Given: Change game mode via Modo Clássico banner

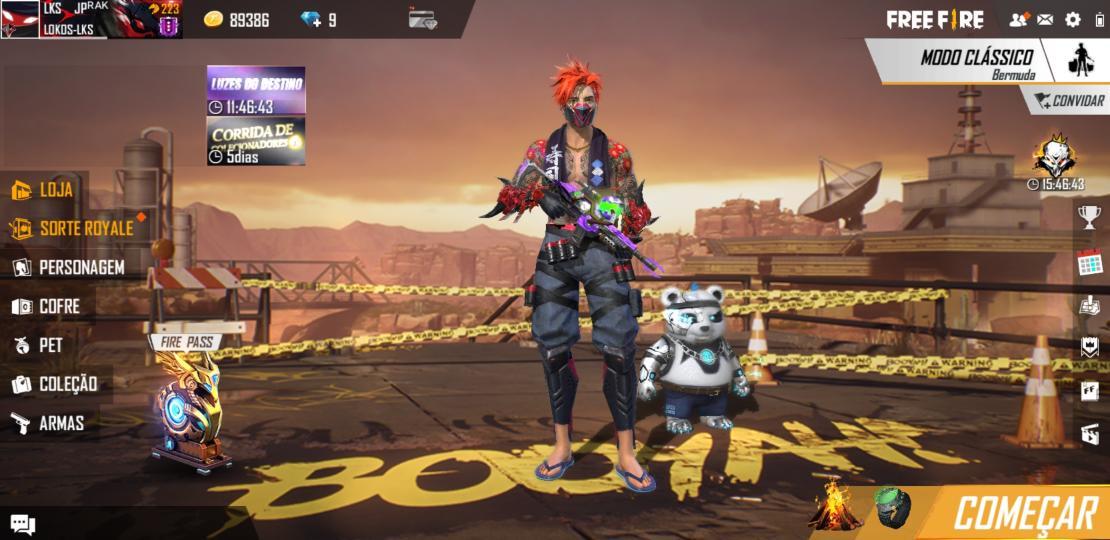Looking at the screenshot, I should (975, 62).
